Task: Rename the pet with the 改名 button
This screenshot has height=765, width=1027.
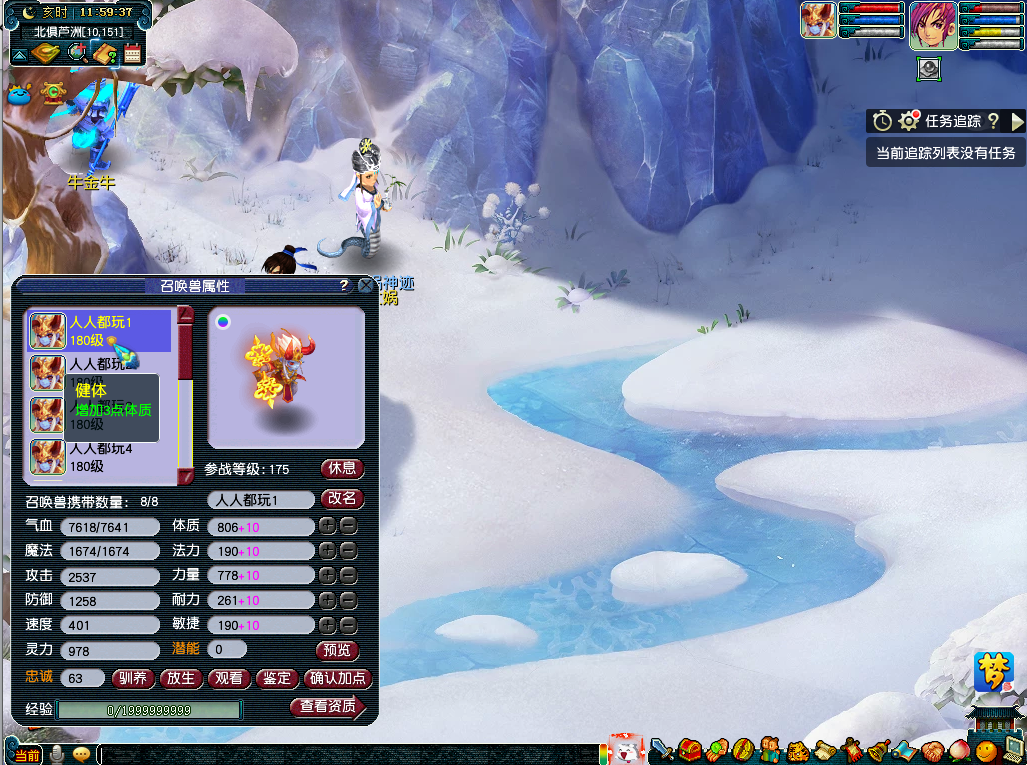Action: coord(342,499)
